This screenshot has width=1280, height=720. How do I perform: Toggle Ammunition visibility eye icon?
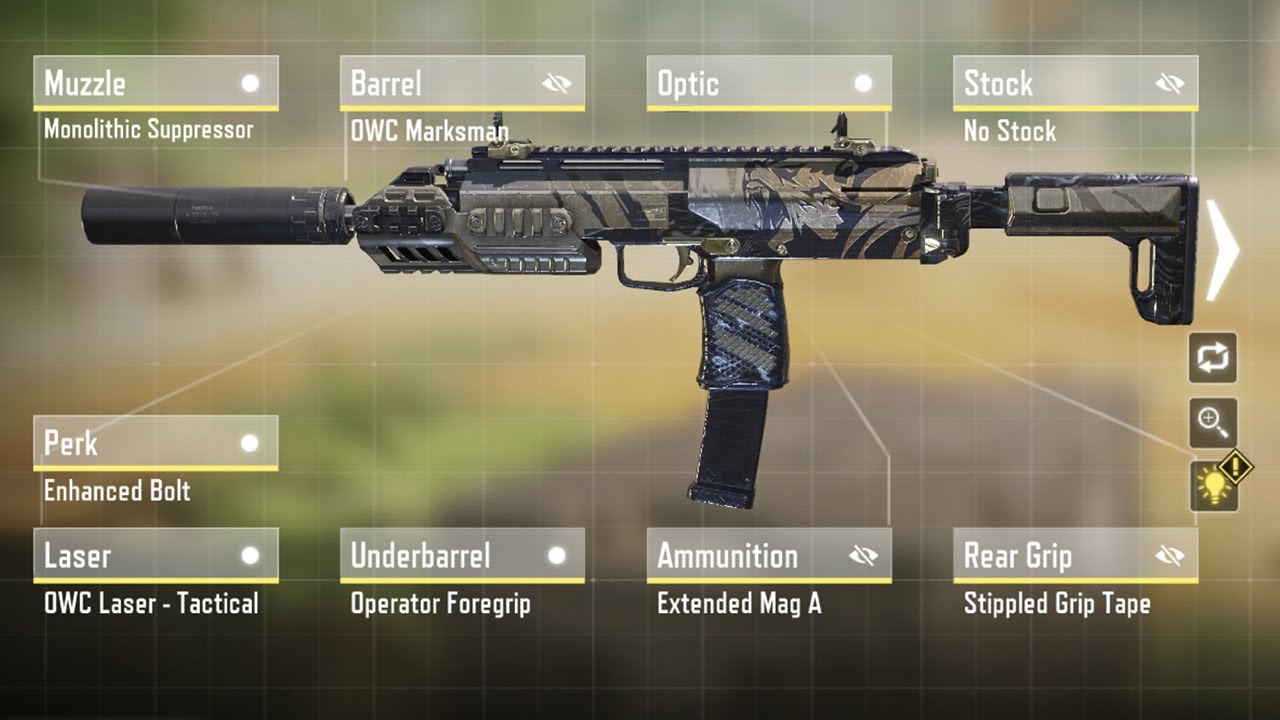coord(863,556)
